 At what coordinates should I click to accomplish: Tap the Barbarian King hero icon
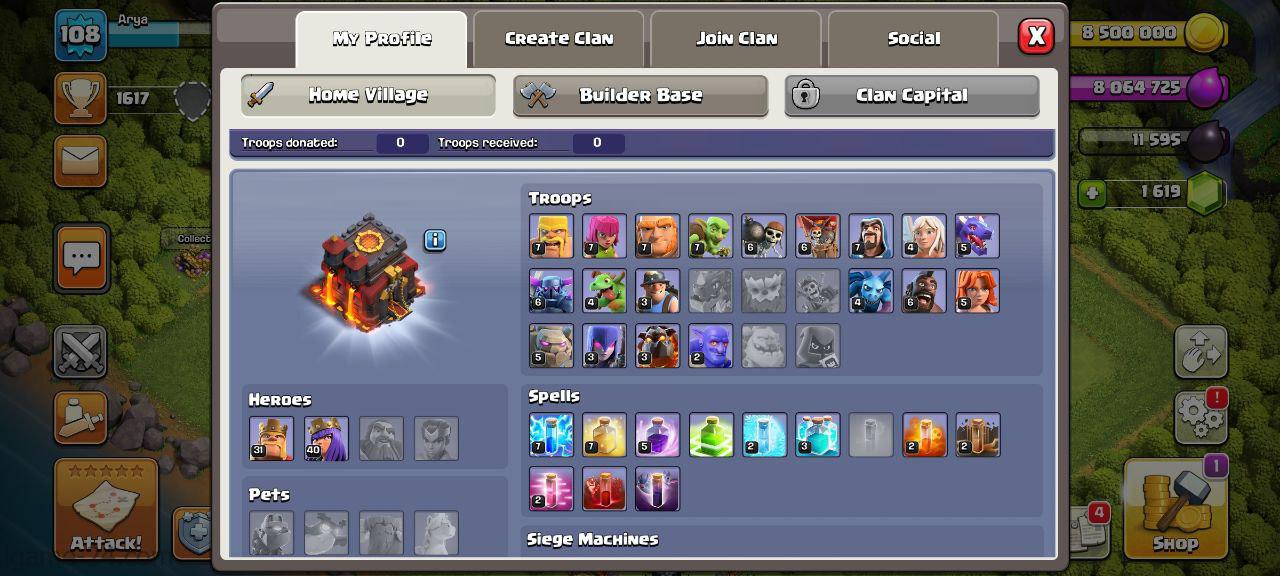click(272, 438)
